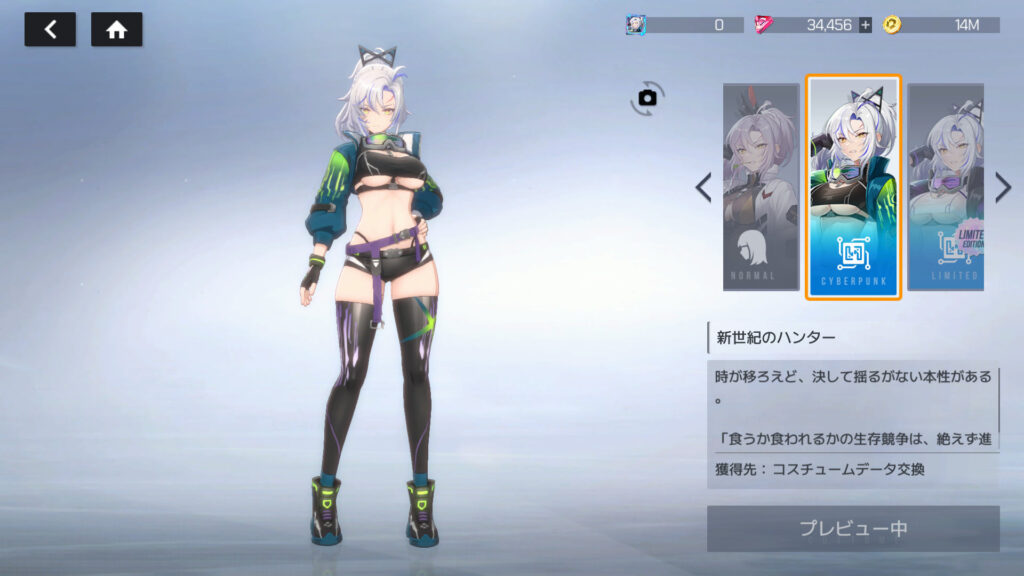Open the gold coin currency icon

[892, 25]
